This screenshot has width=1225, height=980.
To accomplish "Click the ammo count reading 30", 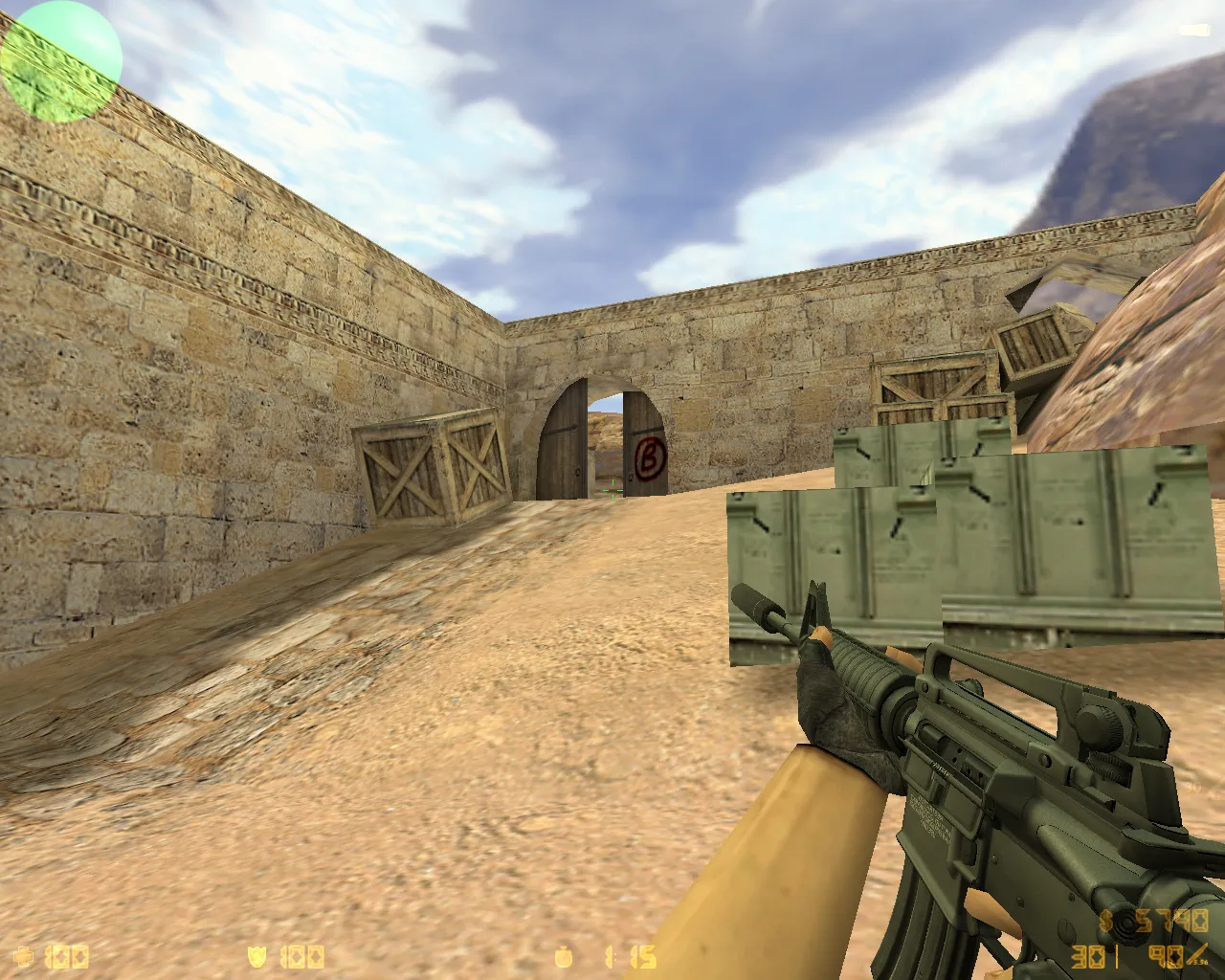I will 1086,956.
